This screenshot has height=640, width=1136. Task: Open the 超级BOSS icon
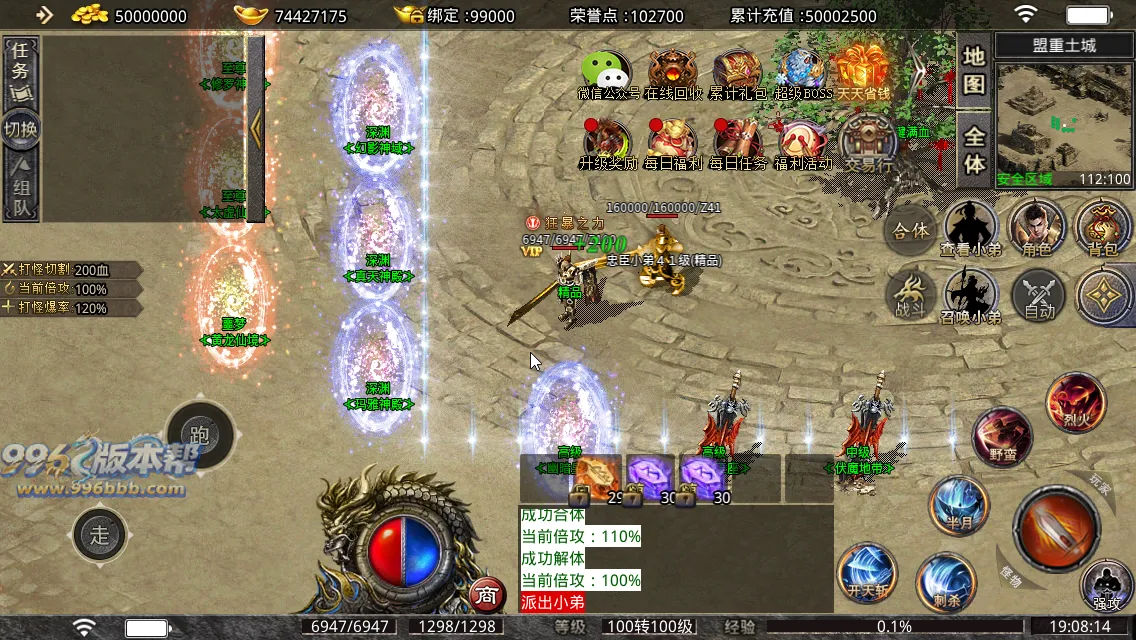point(802,72)
